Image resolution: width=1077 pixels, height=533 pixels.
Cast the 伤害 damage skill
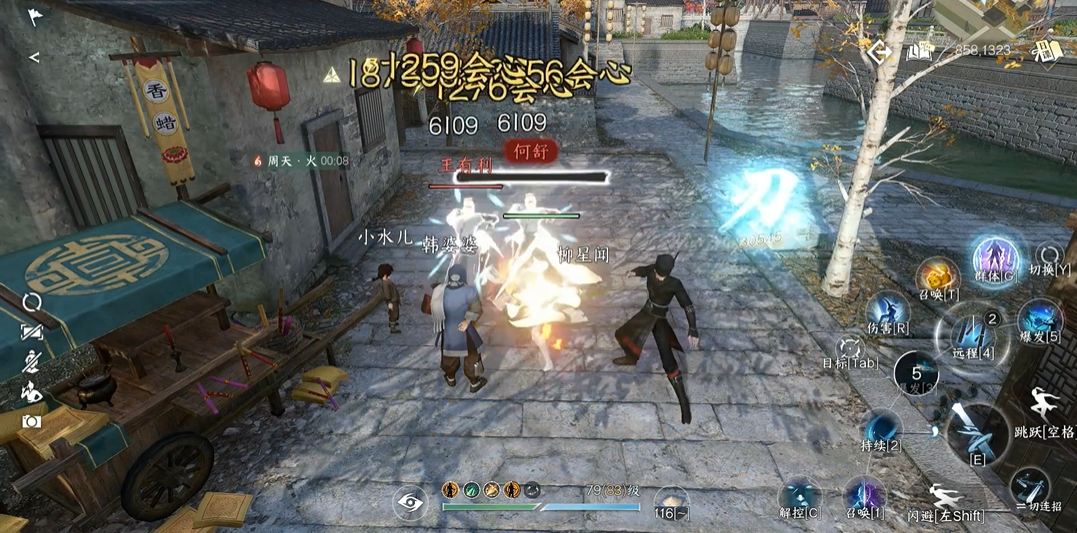(x=887, y=310)
